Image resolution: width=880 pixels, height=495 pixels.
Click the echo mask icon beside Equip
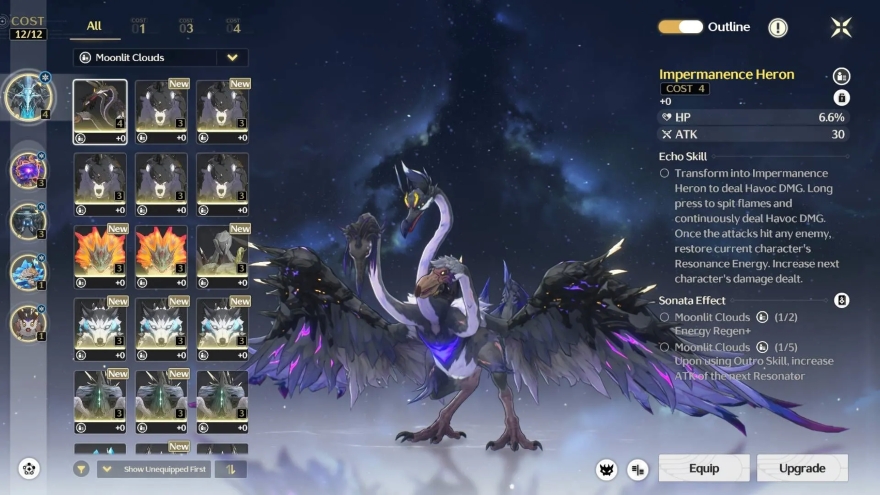[x=605, y=469]
